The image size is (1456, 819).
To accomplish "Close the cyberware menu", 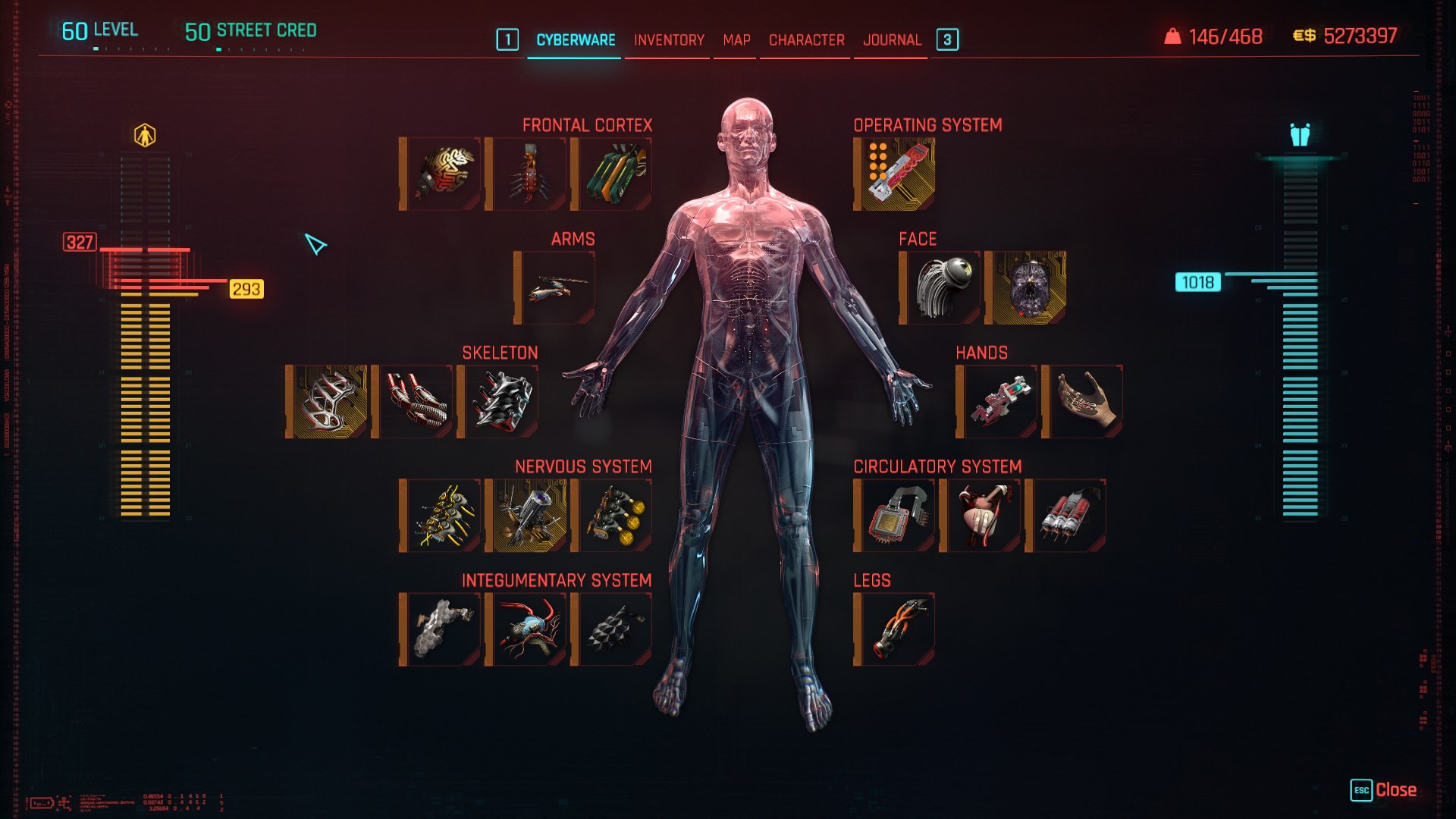I will point(1384,790).
